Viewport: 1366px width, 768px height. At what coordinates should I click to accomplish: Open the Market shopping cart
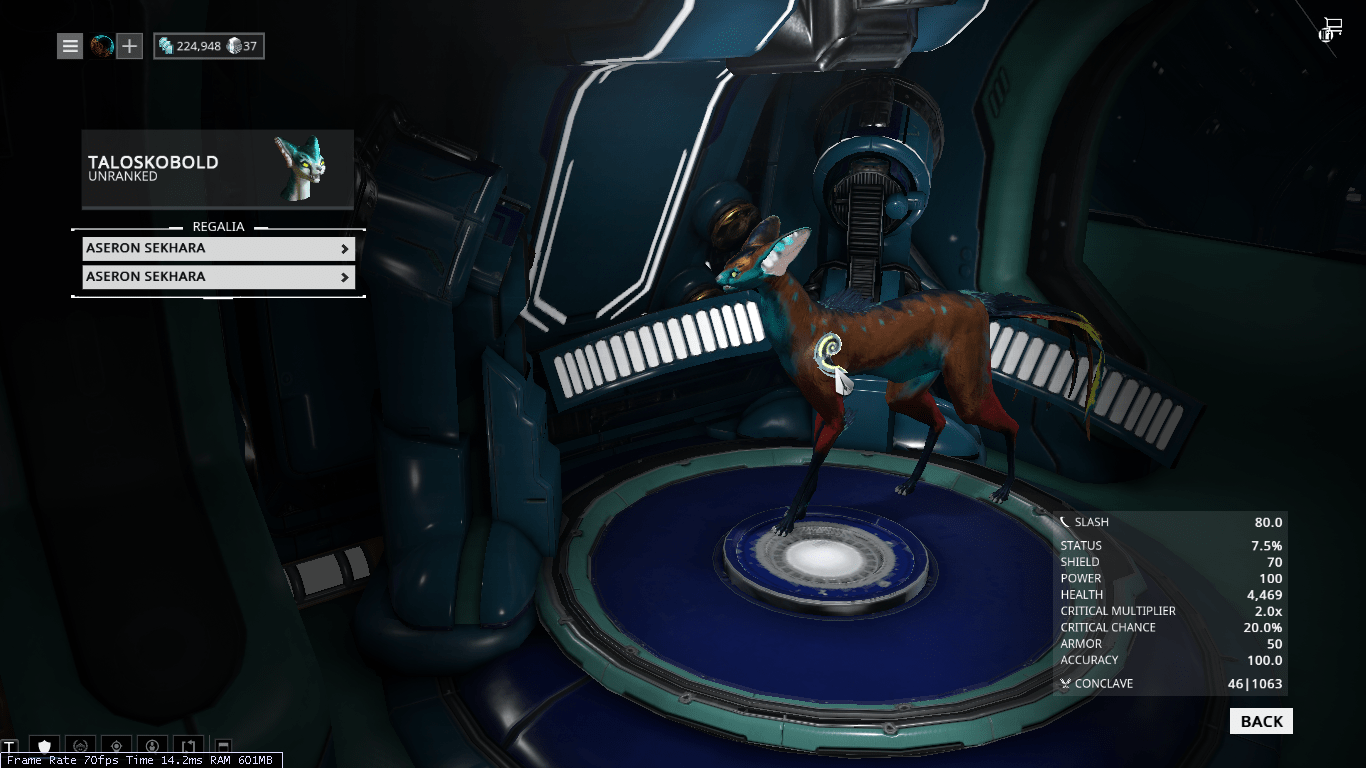tap(1330, 28)
